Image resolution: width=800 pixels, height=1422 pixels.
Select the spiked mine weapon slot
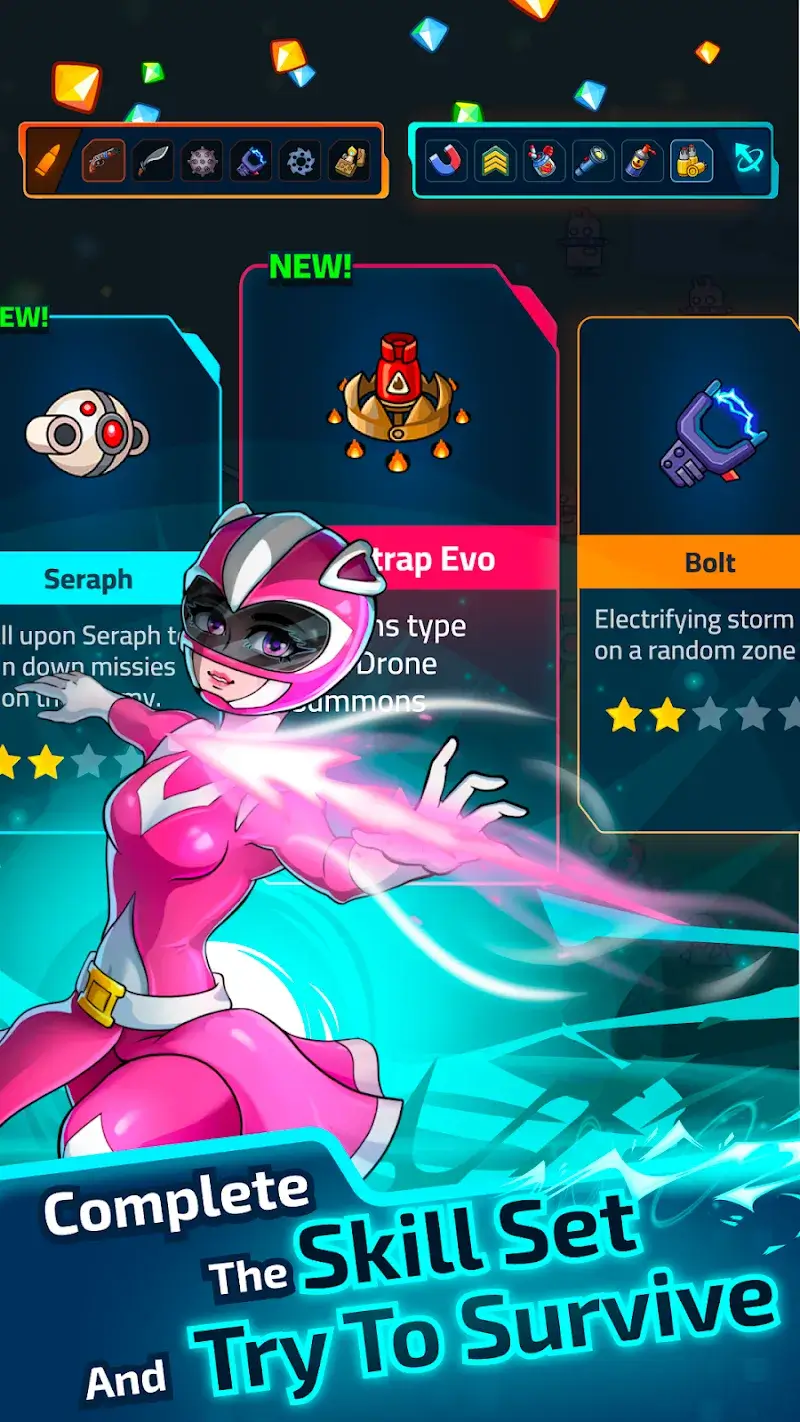(x=202, y=160)
